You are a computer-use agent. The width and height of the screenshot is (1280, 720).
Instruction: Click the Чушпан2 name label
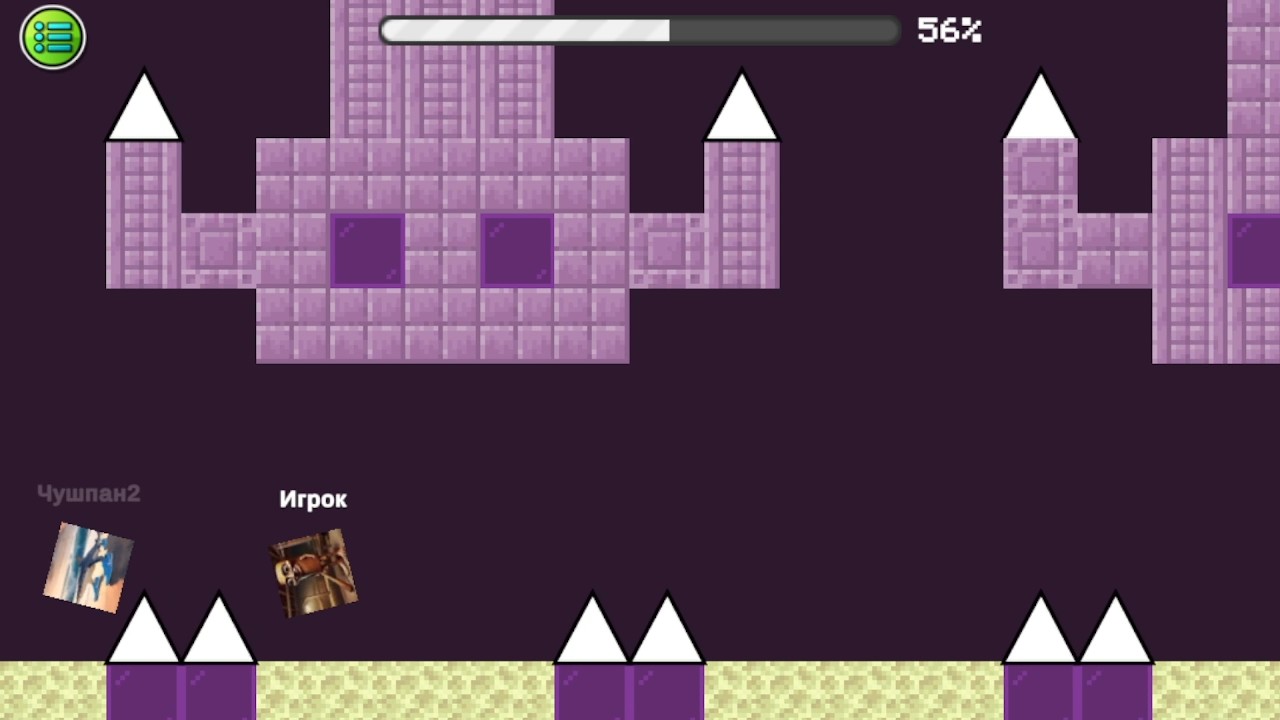[88, 493]
